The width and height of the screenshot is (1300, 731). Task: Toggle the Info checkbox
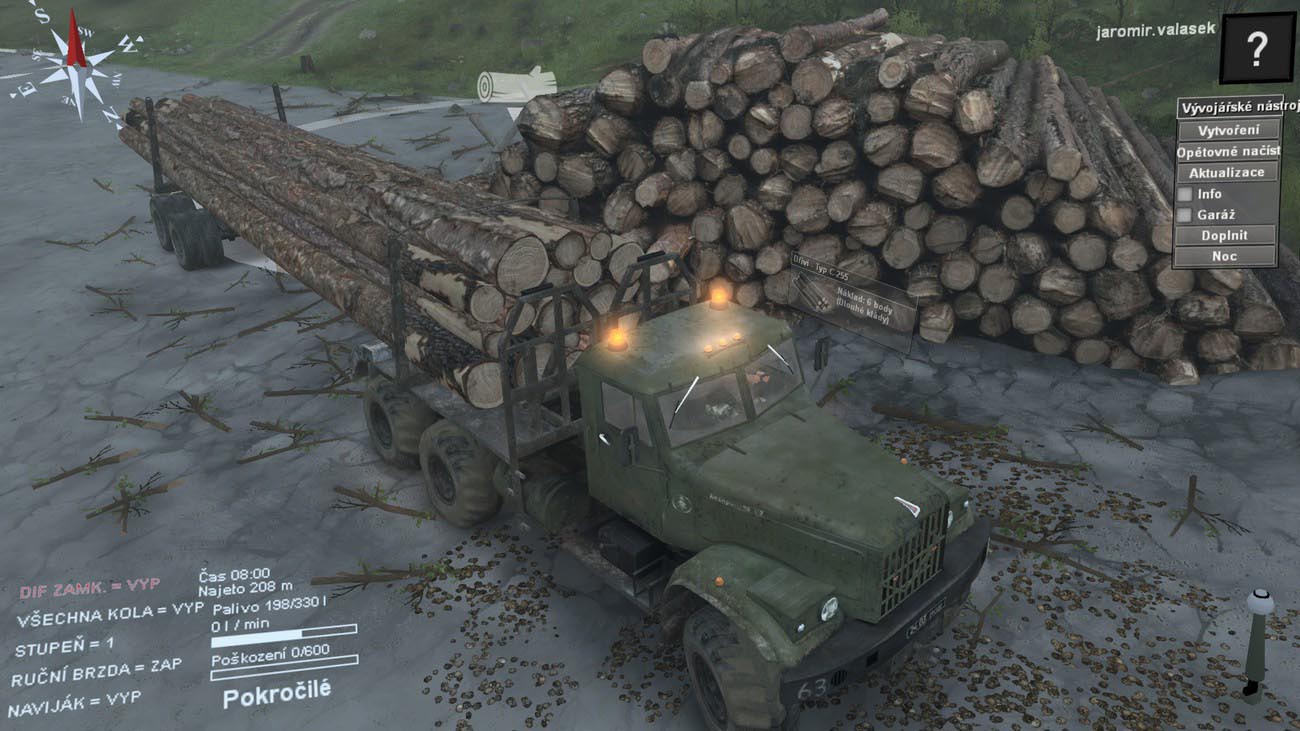(1185, 194)
